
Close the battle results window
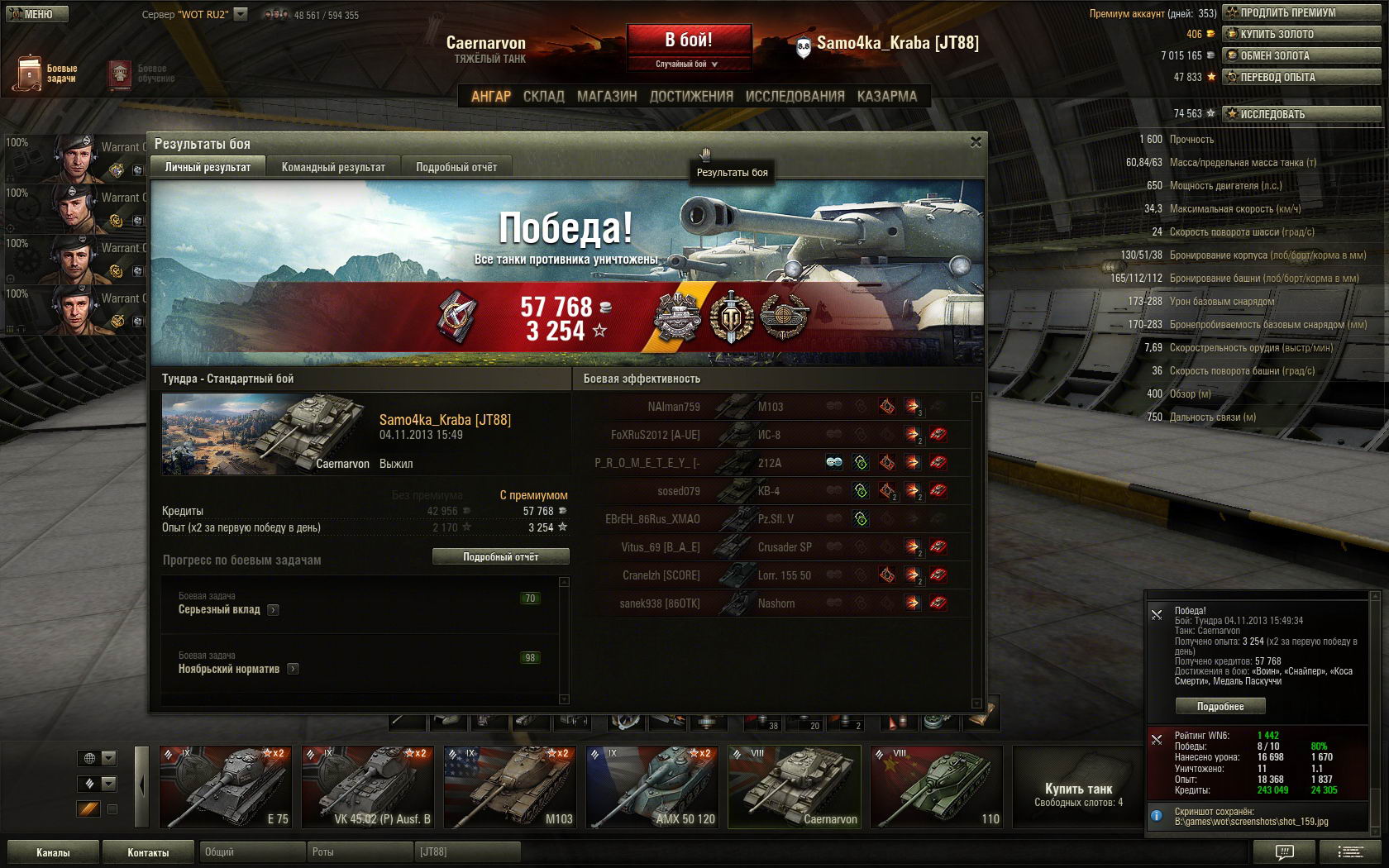976,142
